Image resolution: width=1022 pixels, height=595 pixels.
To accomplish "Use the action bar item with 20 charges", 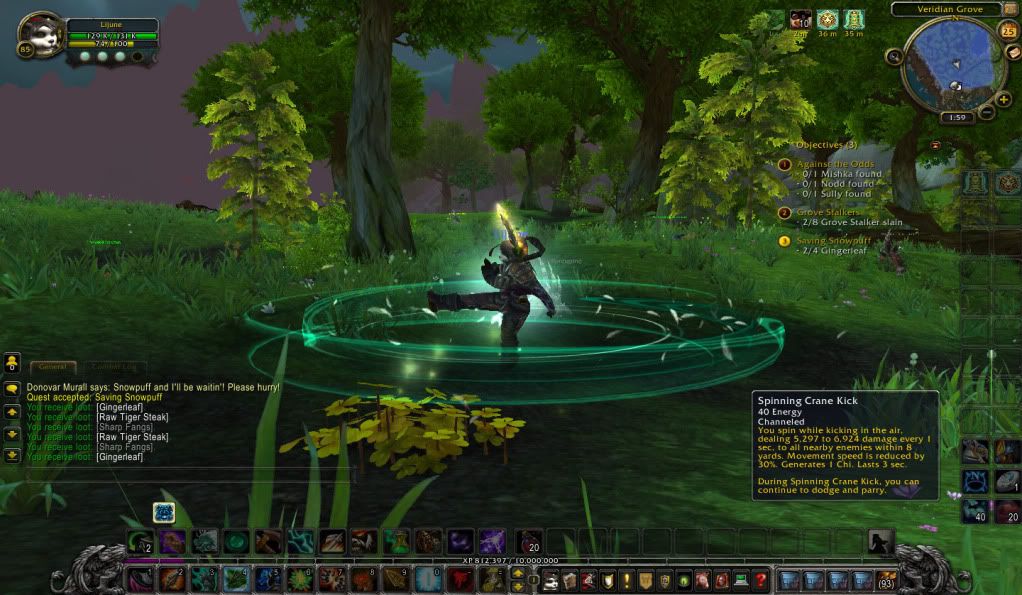I will tap(529, 542).
